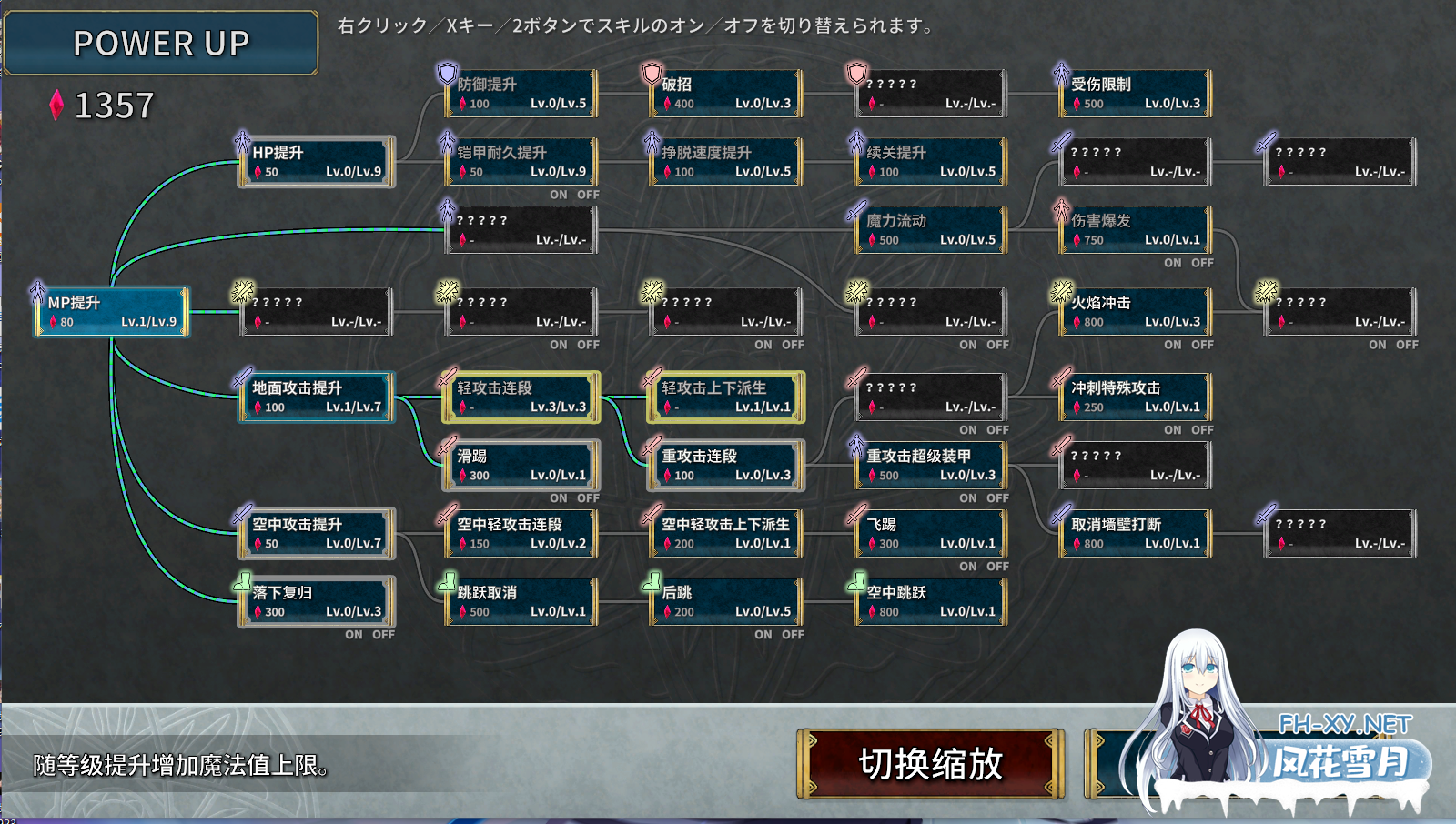Click the upward arrow icon on HP提升

(x=240, y=141)
